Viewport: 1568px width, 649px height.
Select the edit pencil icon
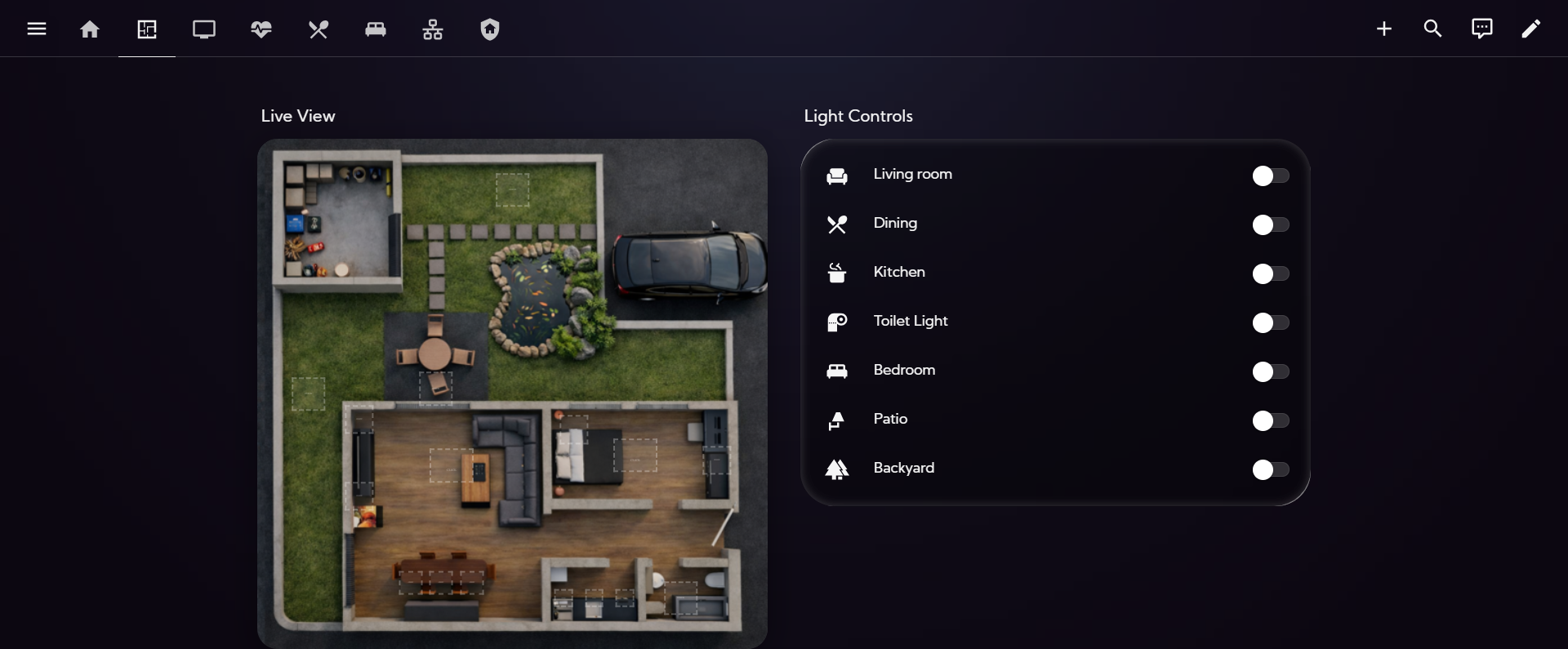[x=1531, y=29]
